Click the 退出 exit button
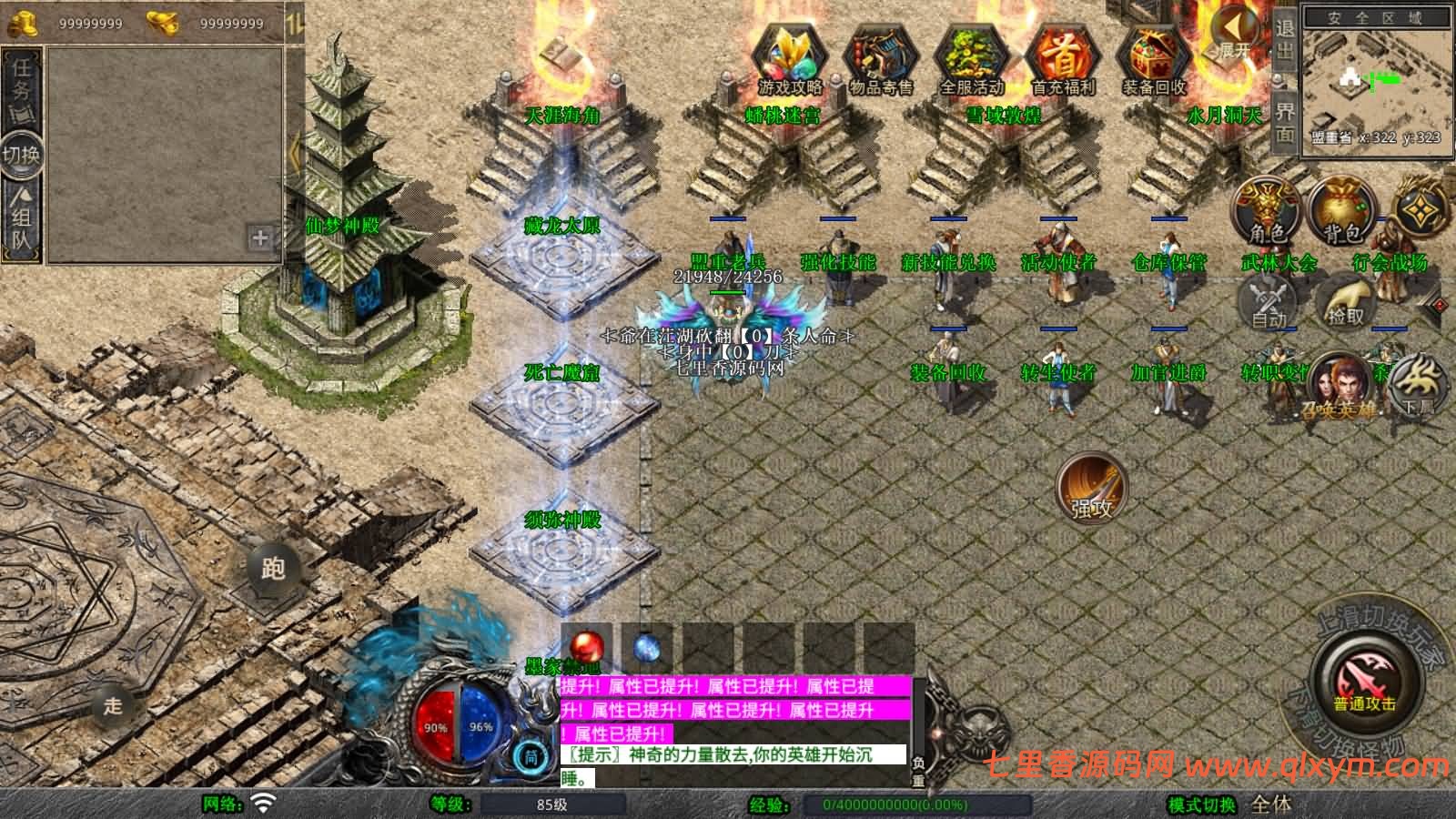Screen dimensions: 1456x819 (x=1284, y=38)
